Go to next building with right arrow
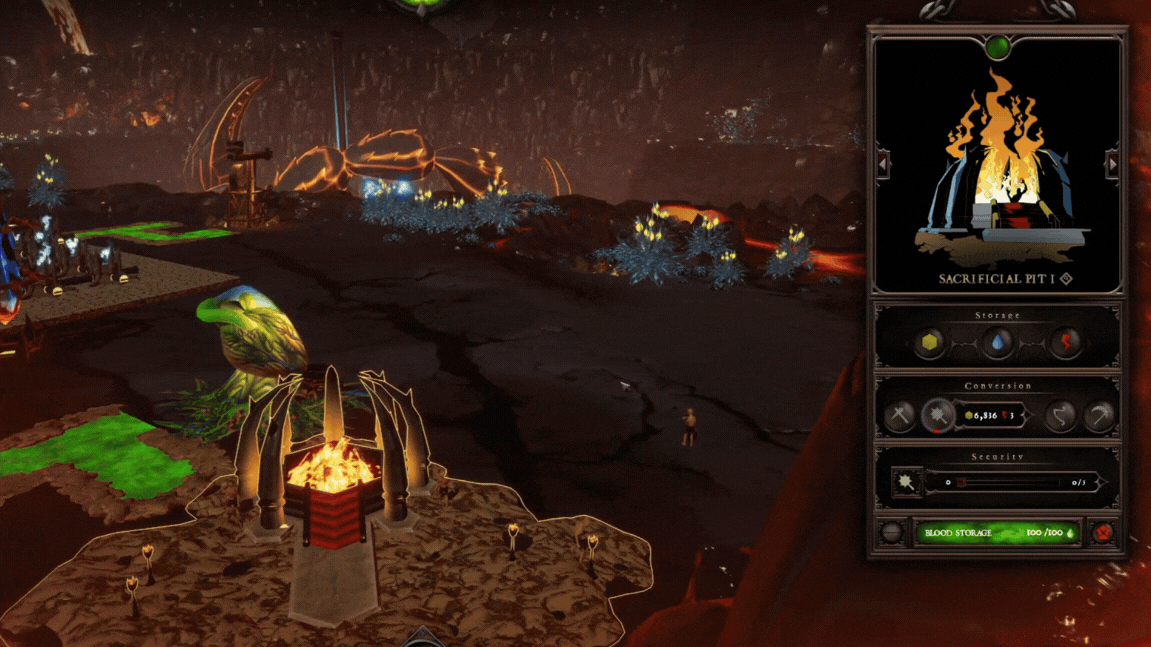 pos(1111,164)
